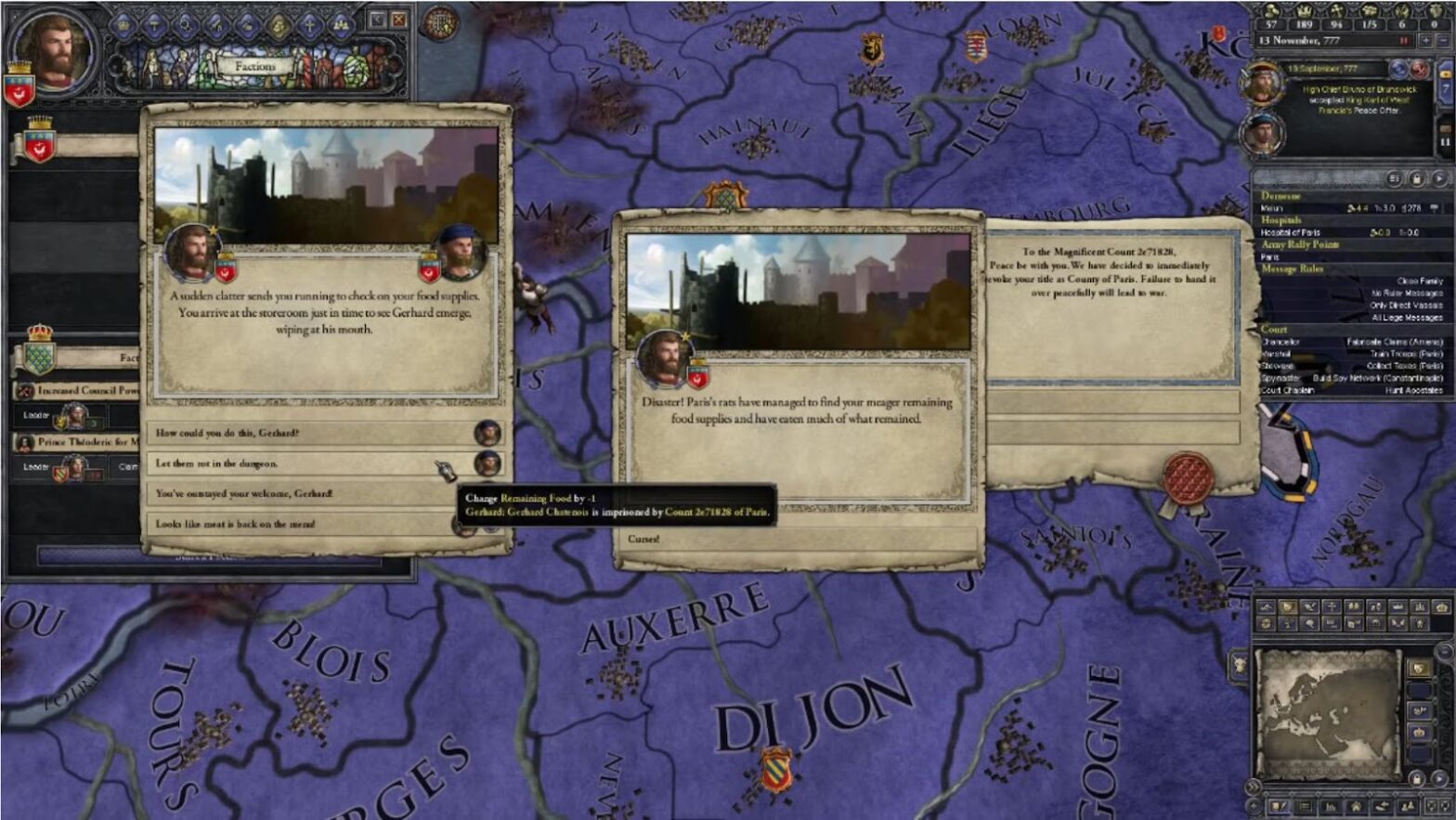
Task: Decrease game speed with the minus button
Action: (1442, 41)
